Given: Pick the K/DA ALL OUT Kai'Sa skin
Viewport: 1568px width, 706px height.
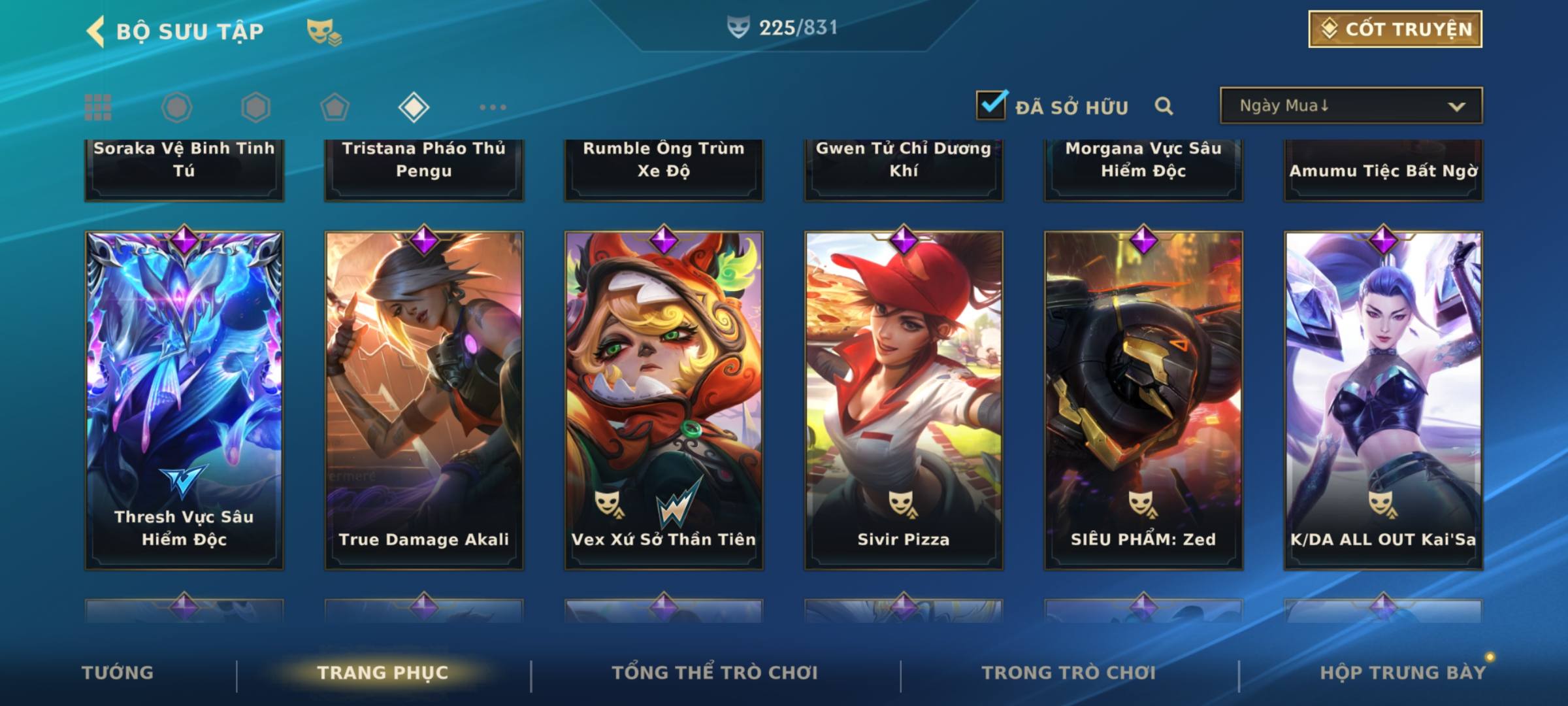Looking at the screenshot, I should [x=1383, y=400].
